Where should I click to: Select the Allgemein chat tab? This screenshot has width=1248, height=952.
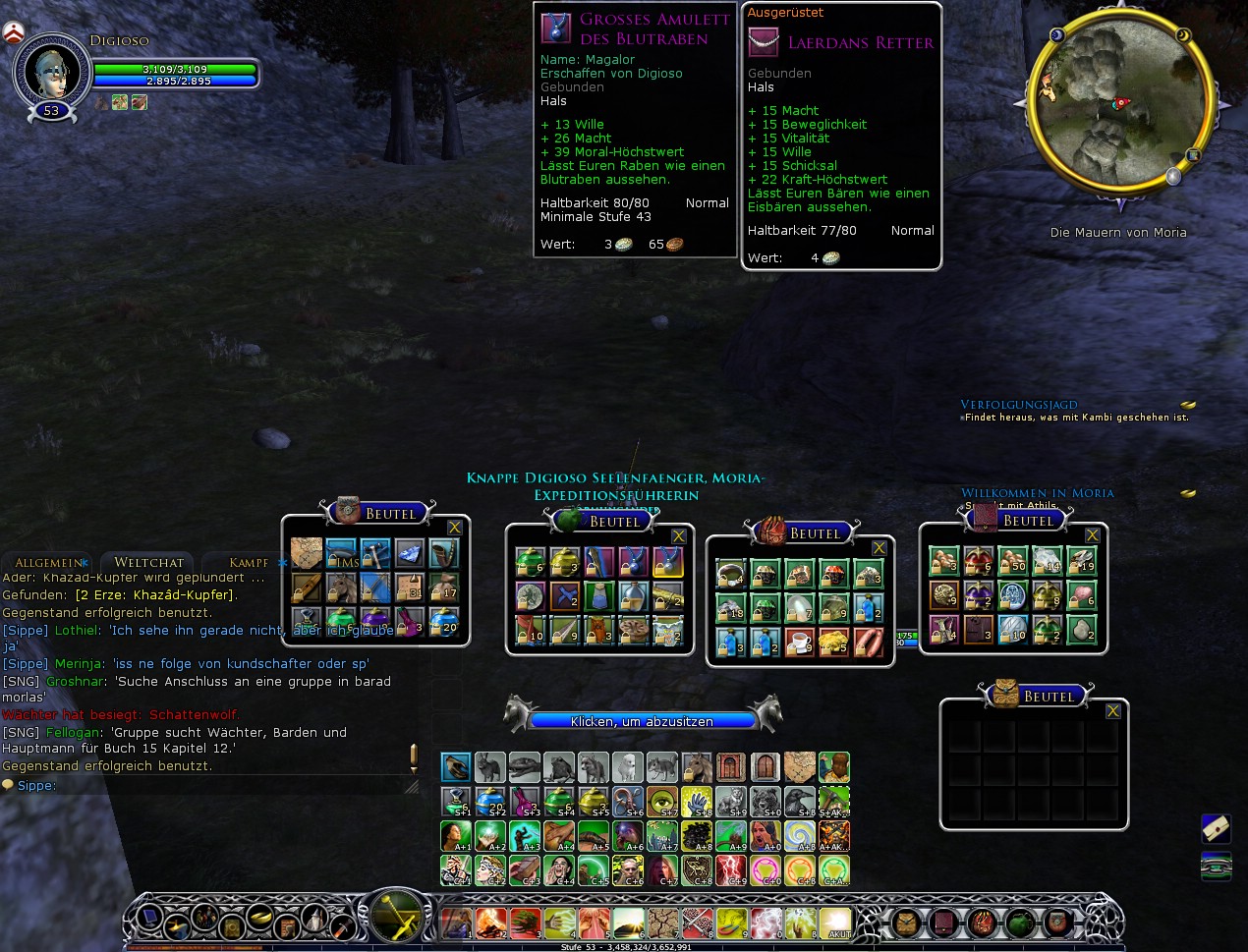click(49, 562)
